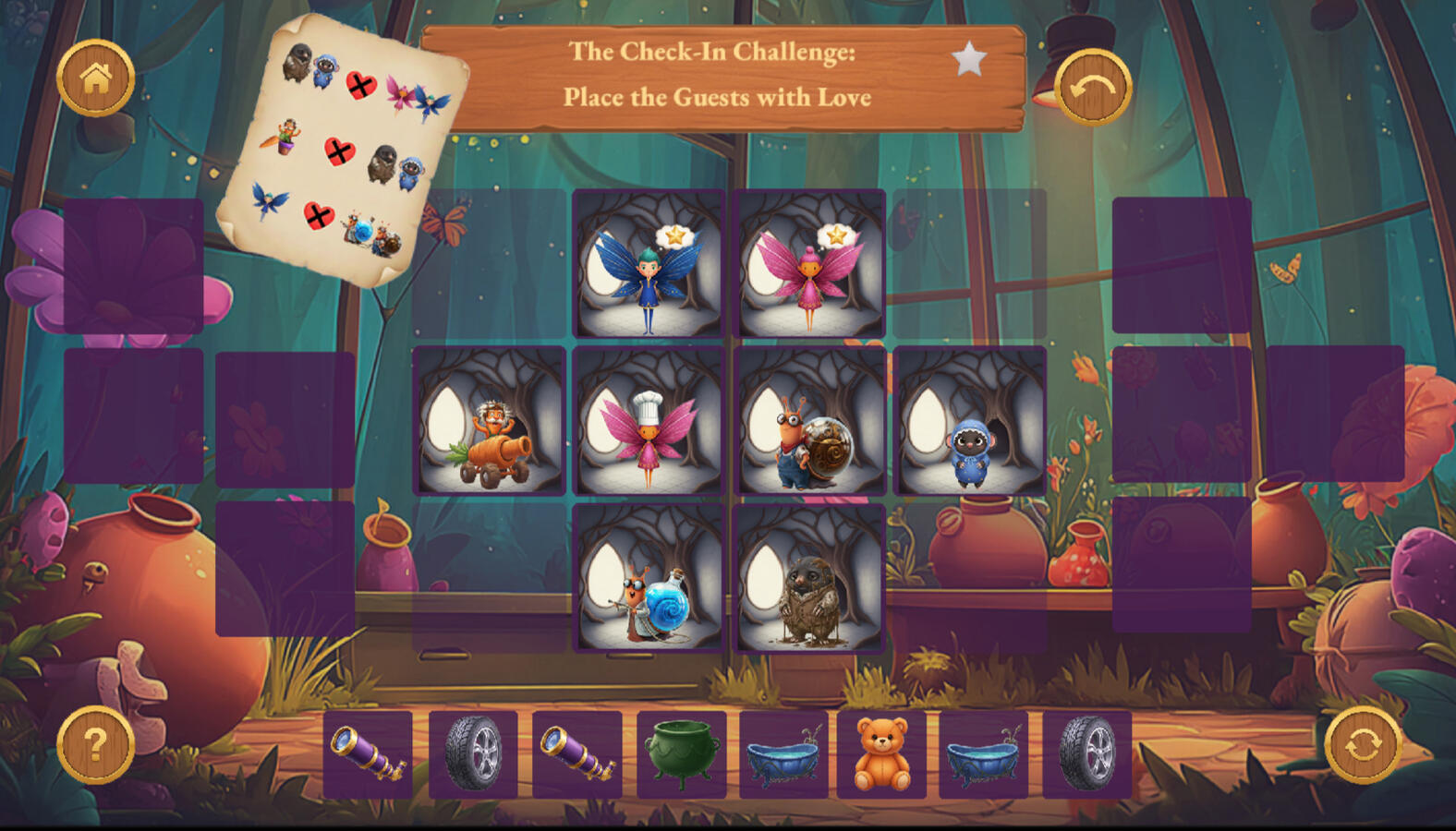Choose the blue-hooded creature tile
The width and height of the screenshot is (1456, 831).
tap(969, 421)
